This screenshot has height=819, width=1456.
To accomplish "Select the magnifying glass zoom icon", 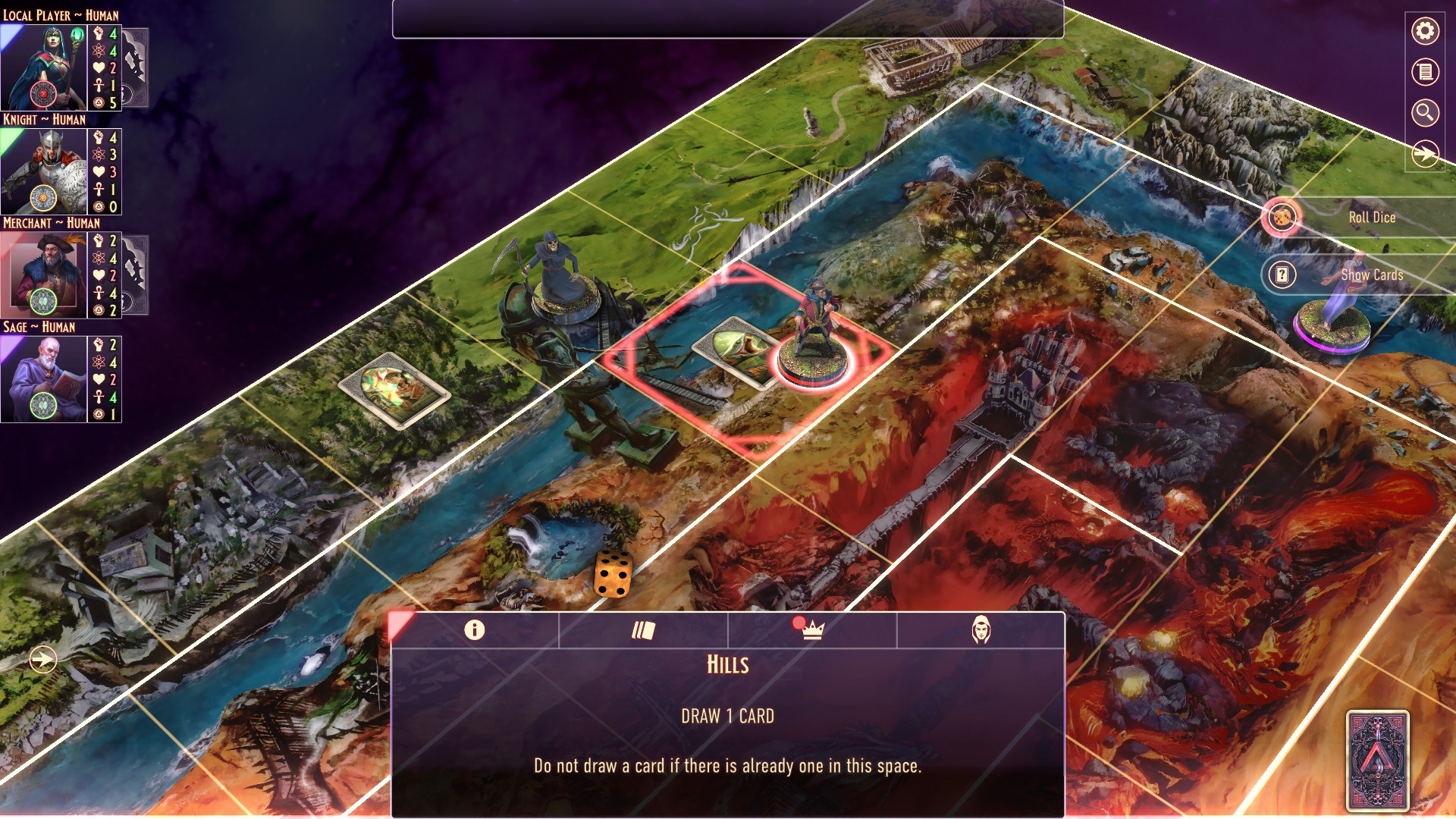I will 1426,112.
